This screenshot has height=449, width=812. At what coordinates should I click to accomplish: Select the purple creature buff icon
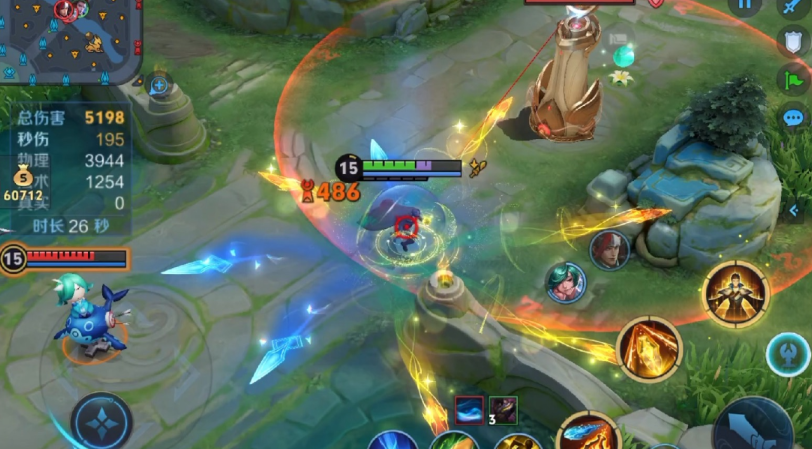(x=503, y=410)
